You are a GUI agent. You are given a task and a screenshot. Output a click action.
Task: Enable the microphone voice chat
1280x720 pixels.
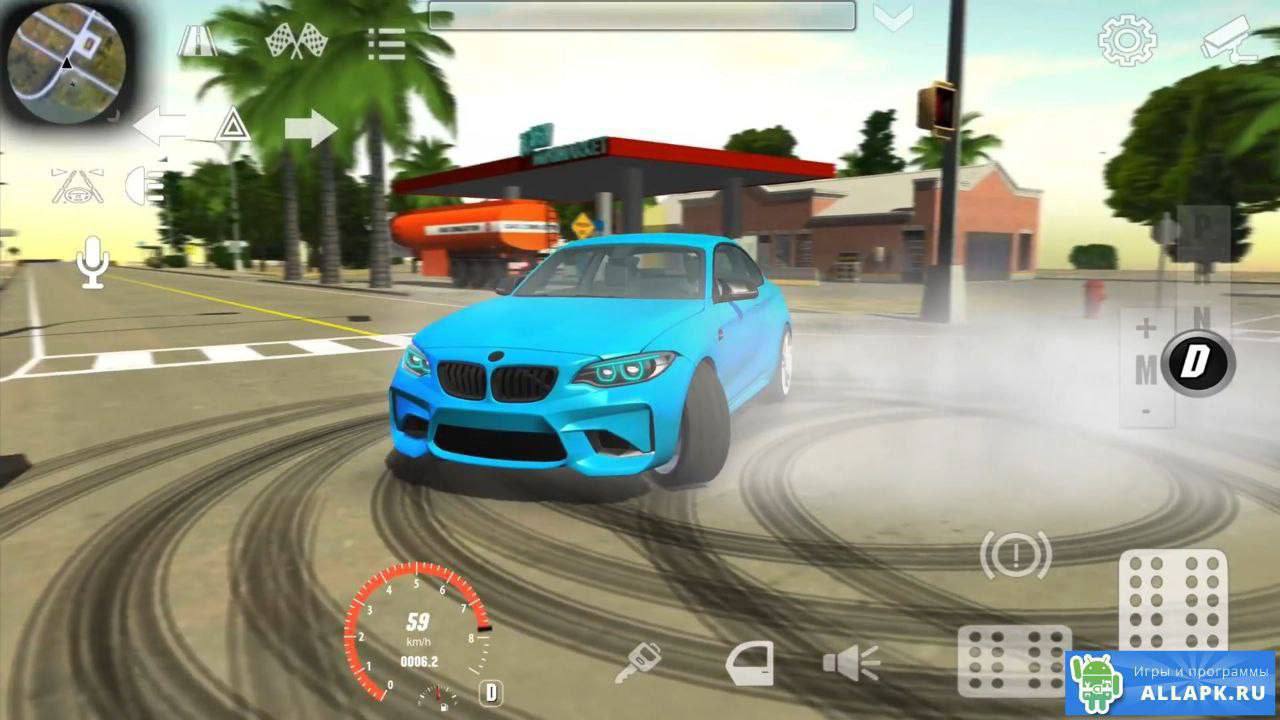pos(92,262)
